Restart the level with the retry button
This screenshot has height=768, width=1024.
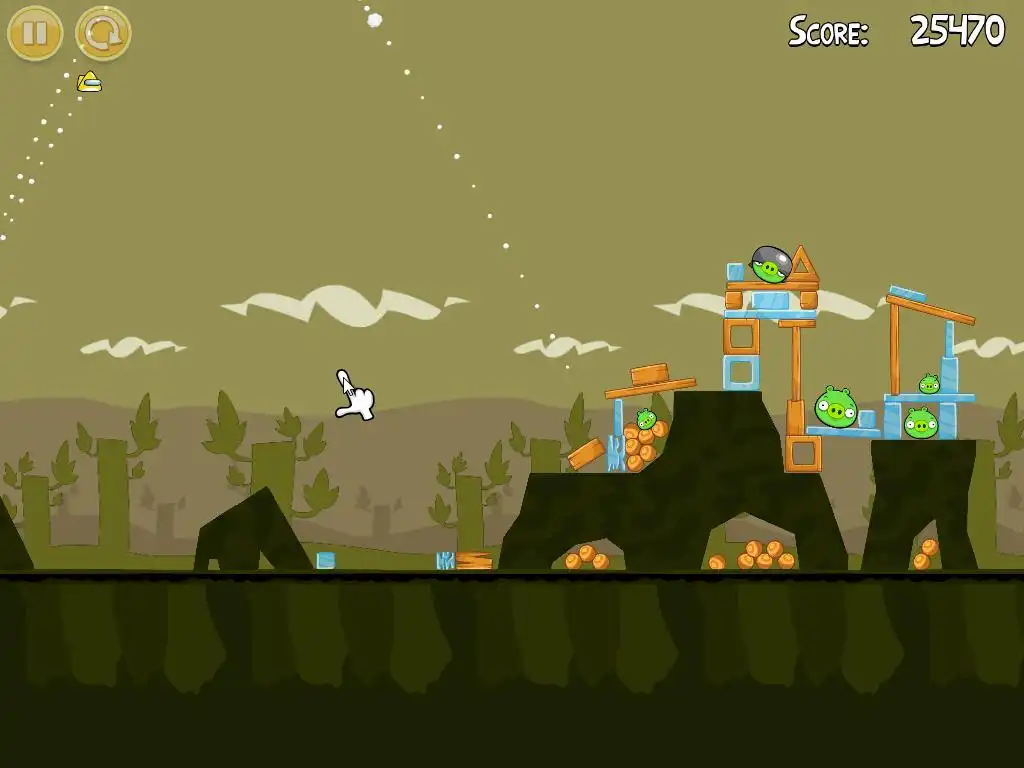pyautogui.click(x=103, y=33)
